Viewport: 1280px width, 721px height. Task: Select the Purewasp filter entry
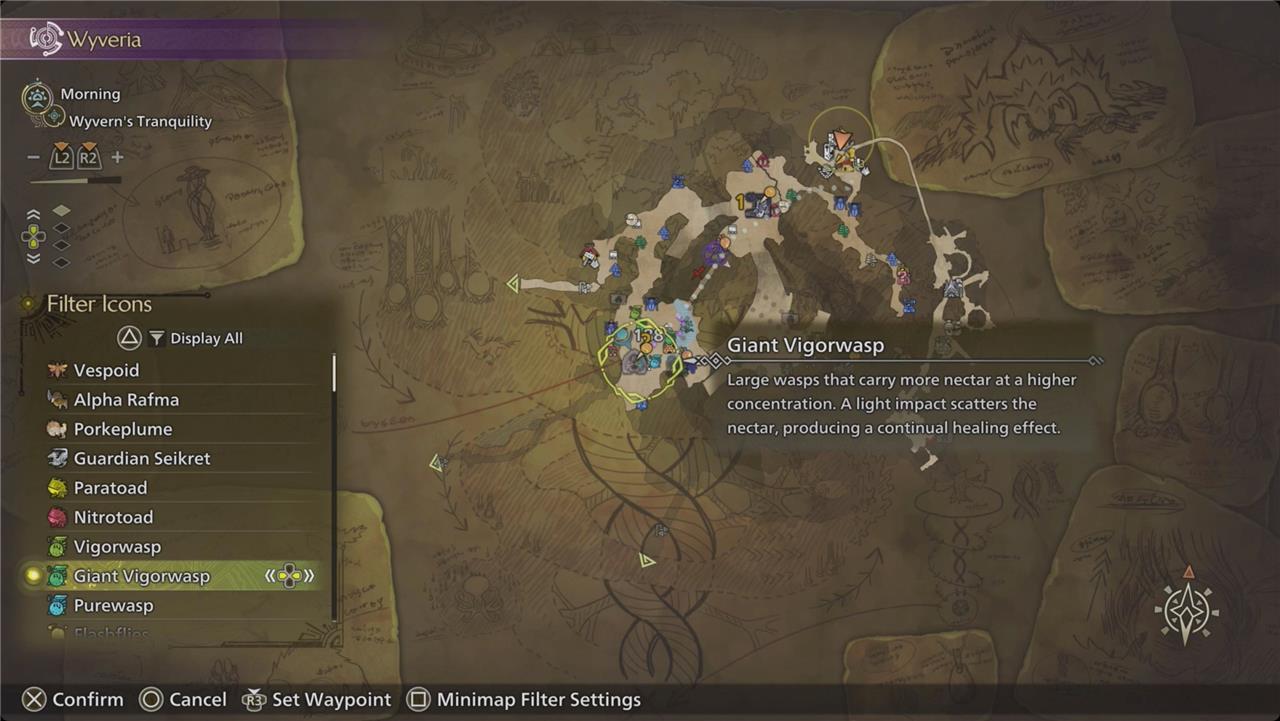point(111,606)
